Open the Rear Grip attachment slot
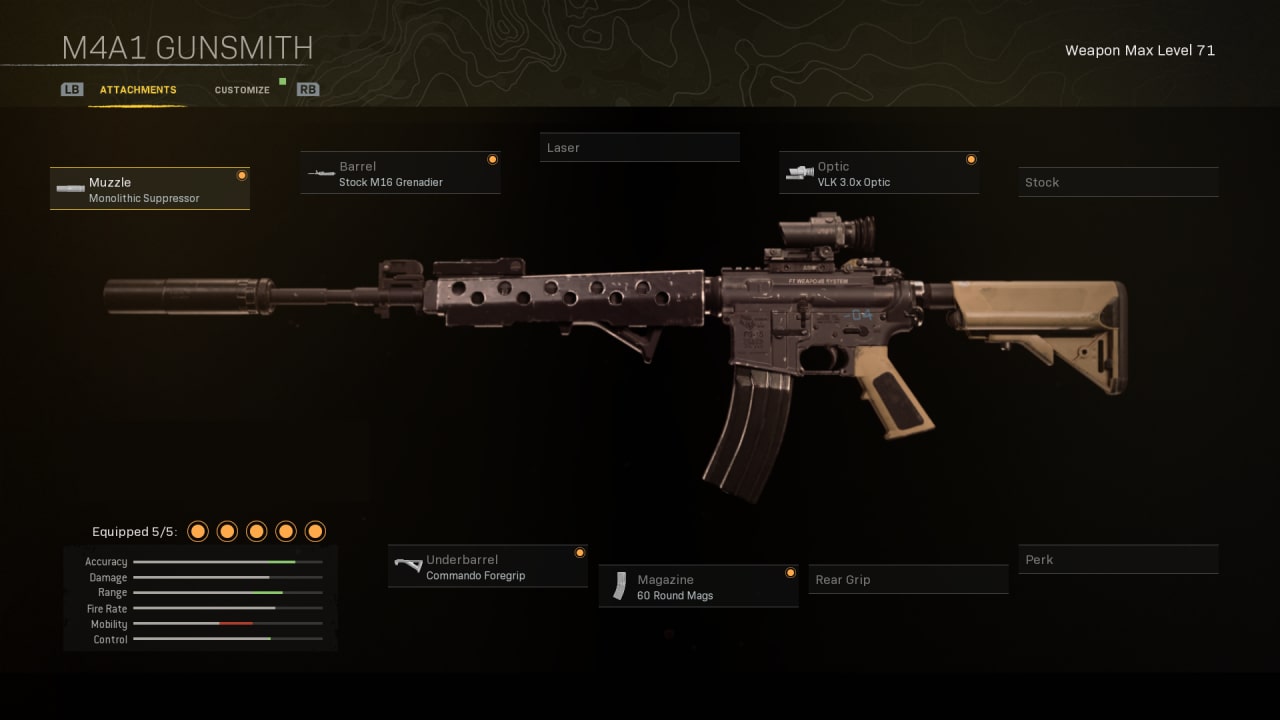The height and width of the screenshot is (720, 1280). point(908,579)
